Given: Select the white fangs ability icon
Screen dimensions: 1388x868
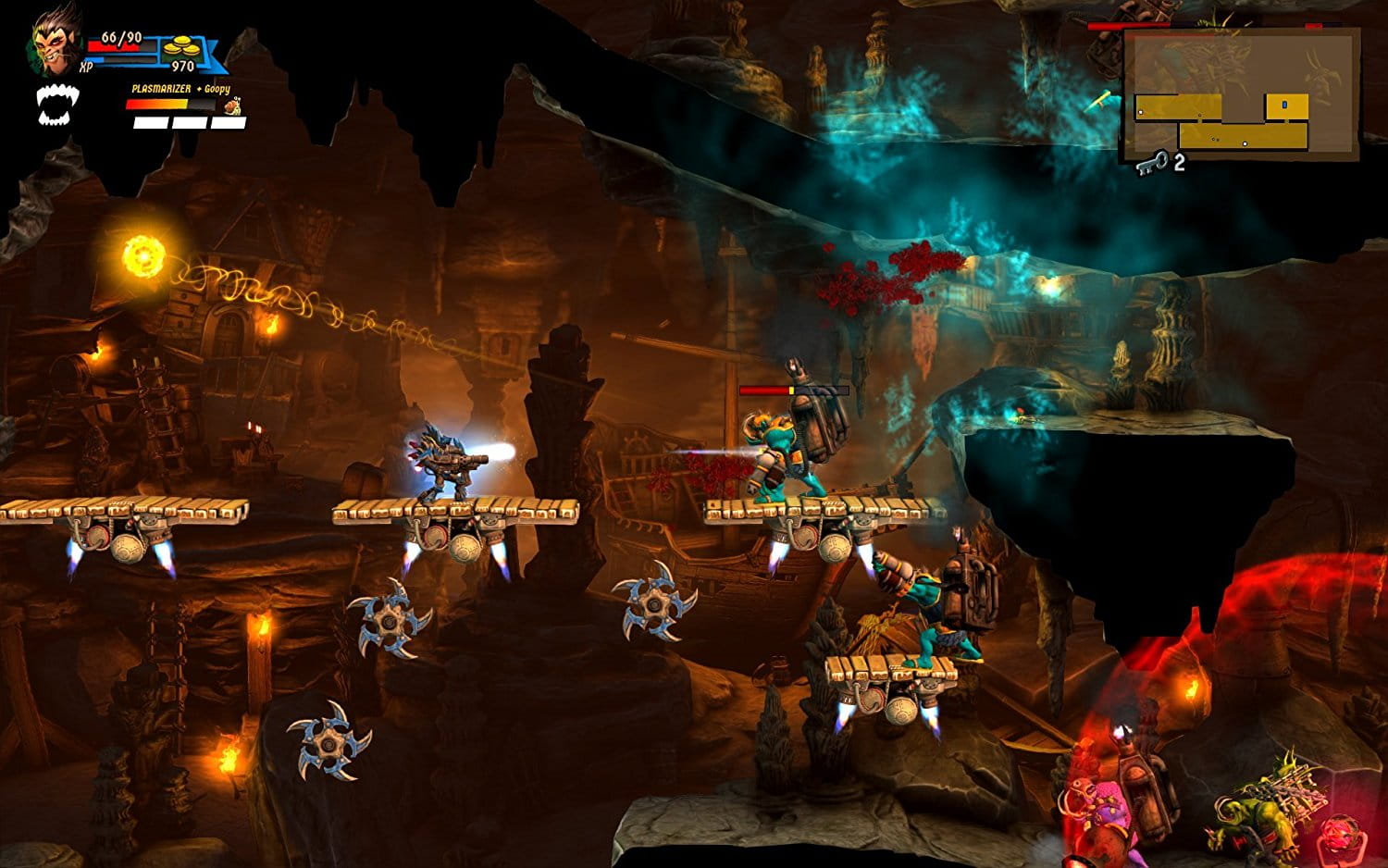Looking at the screenshot, I should click(x=57, y=104).
